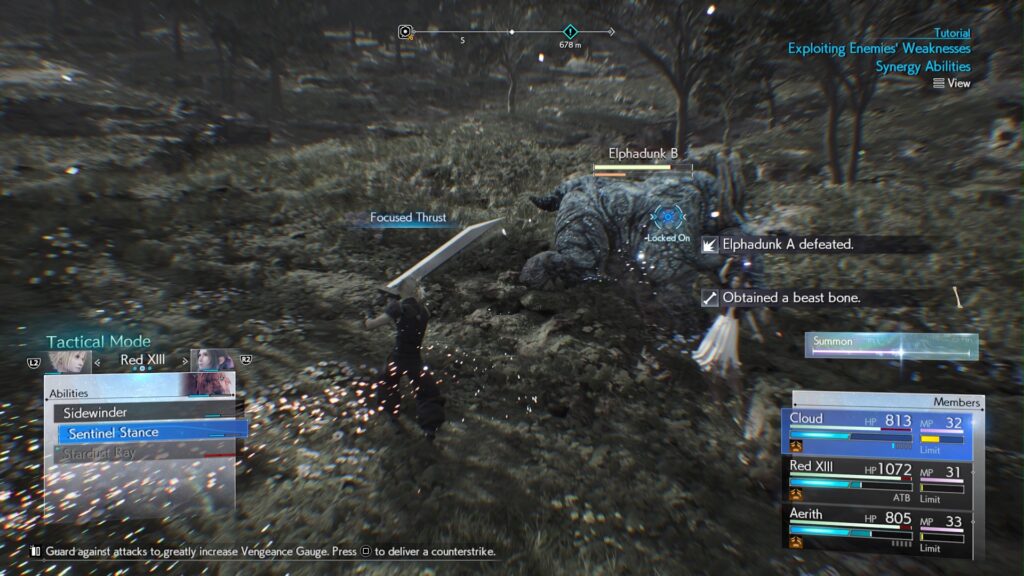Choose Sentinel Stance from Abilities
This screenshot has height=576, width=1024.
150,433
